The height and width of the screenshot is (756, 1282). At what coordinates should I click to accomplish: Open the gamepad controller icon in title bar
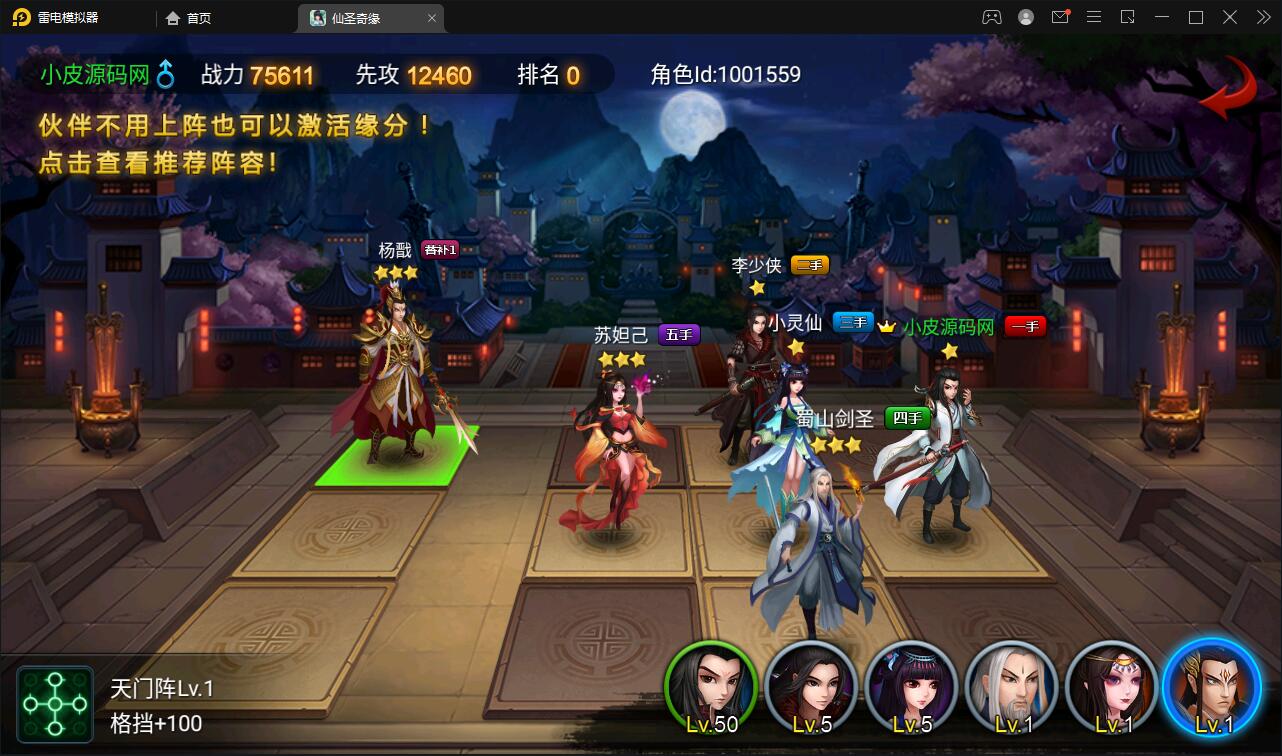[994, 17]
